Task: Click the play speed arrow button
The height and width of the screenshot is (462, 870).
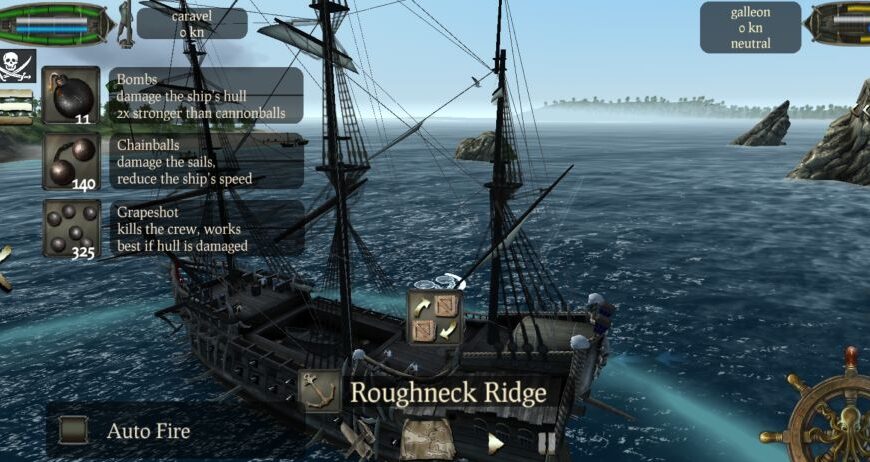Action: [x=495, y=442]
